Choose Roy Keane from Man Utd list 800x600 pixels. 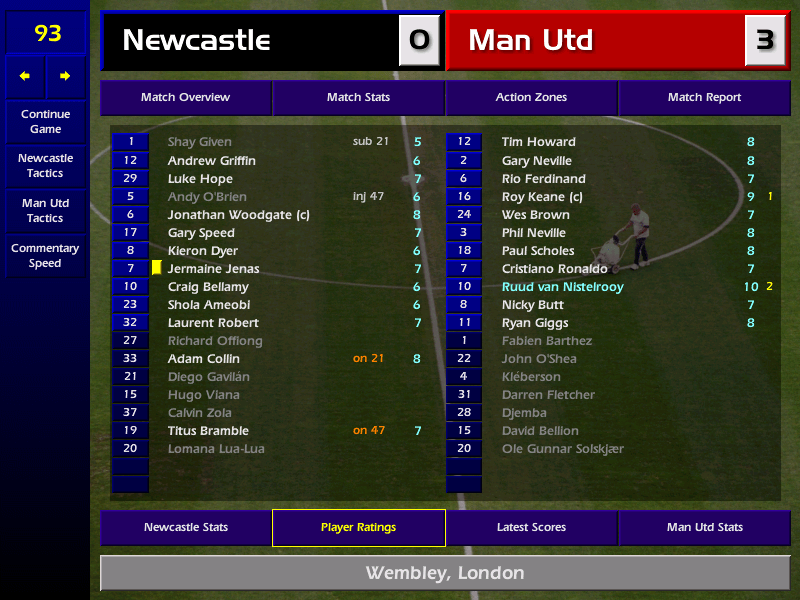541,197
